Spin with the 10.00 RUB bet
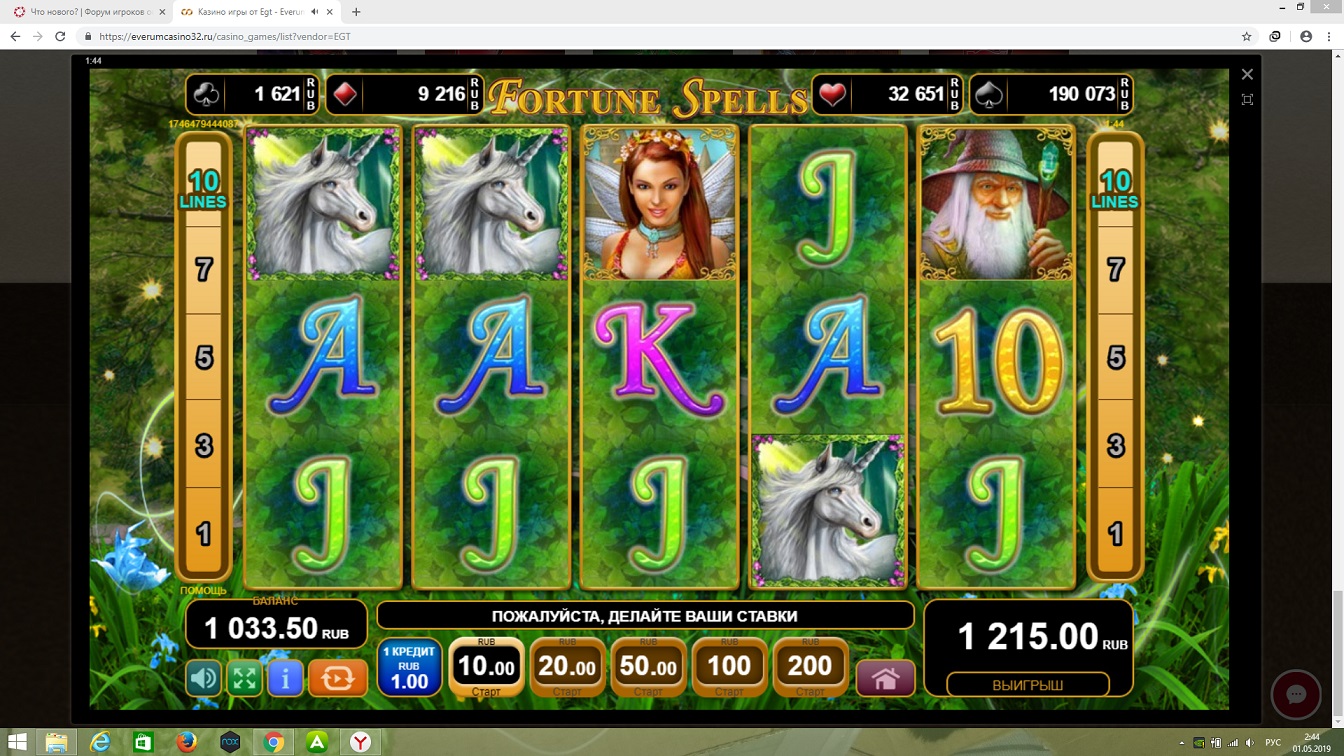The image size is (1344, 756). (486, 667)
